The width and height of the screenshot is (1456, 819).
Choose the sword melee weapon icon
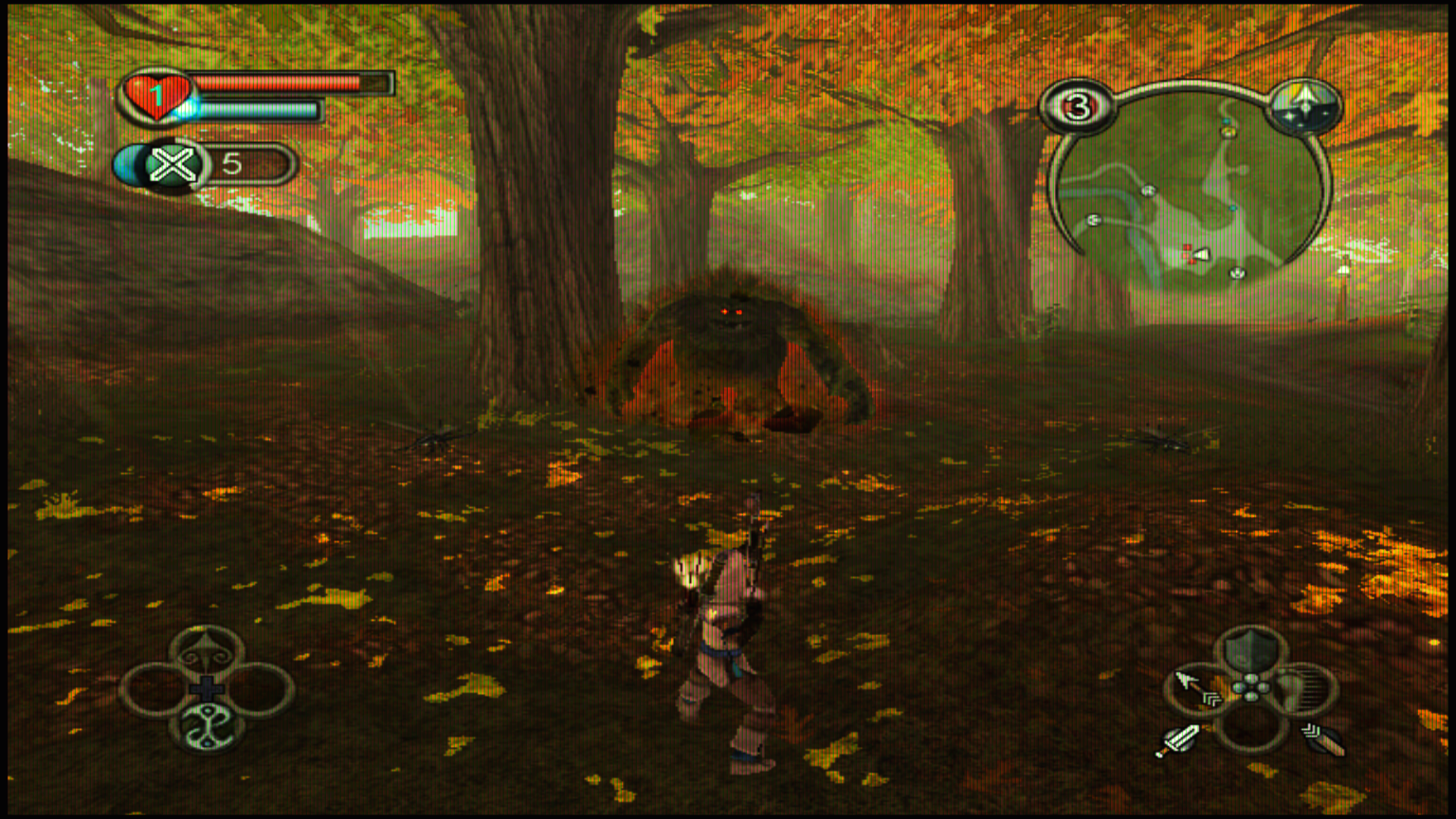[1176, 740]
